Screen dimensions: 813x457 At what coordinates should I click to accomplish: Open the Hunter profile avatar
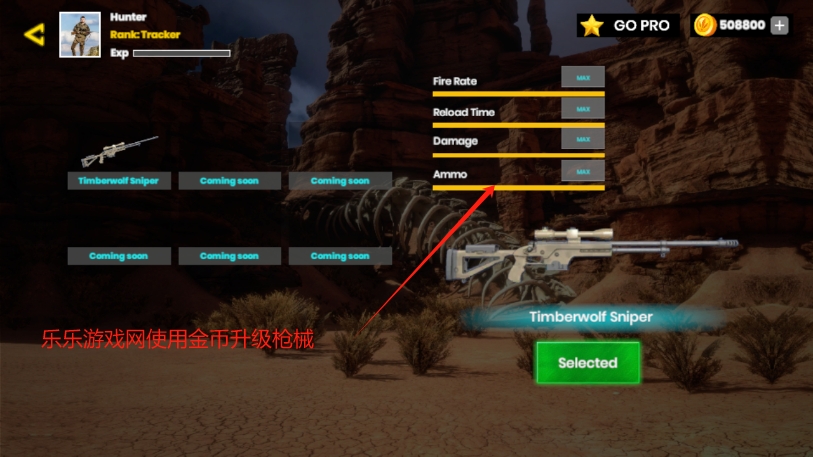(x=80, y=35)
